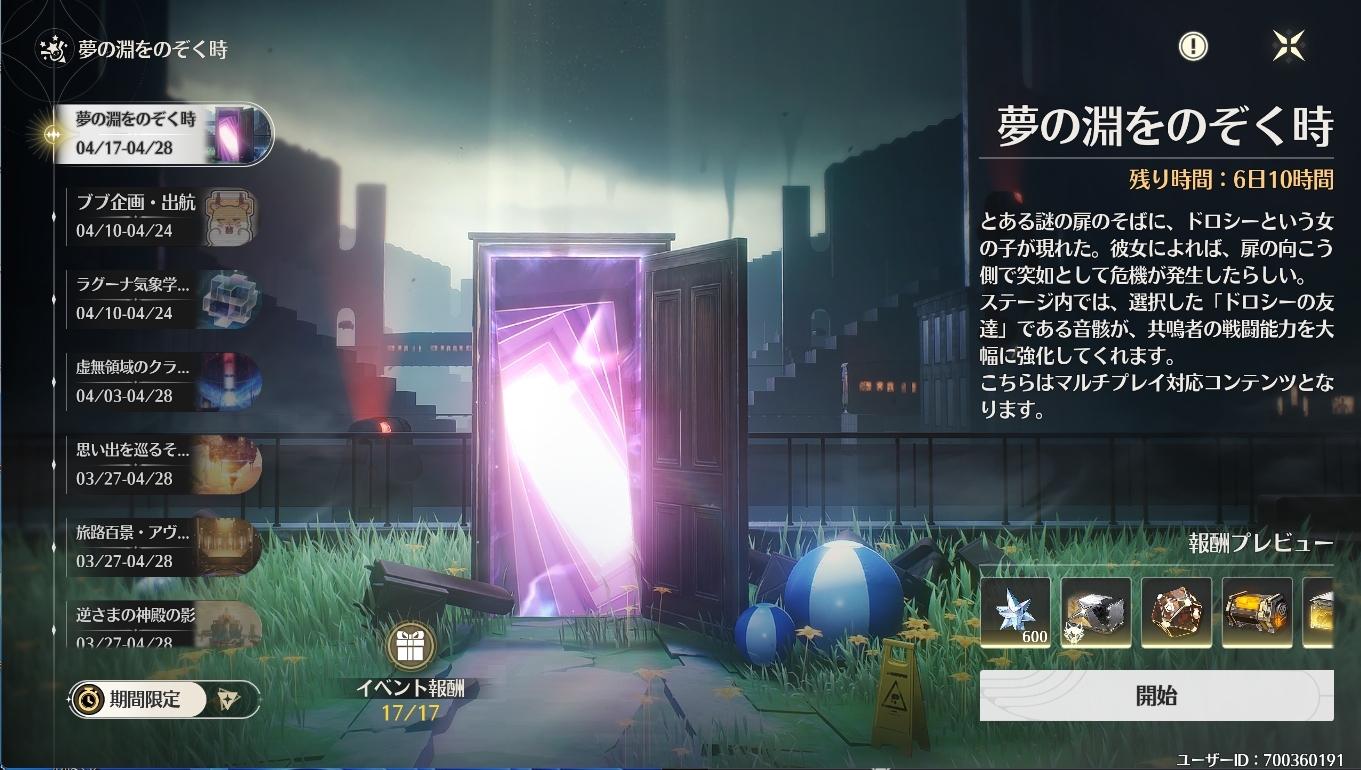This screenshot has width=1361, height=770.
Task: Inspect the 600 star crystal reward
Action: [1015, 612]
